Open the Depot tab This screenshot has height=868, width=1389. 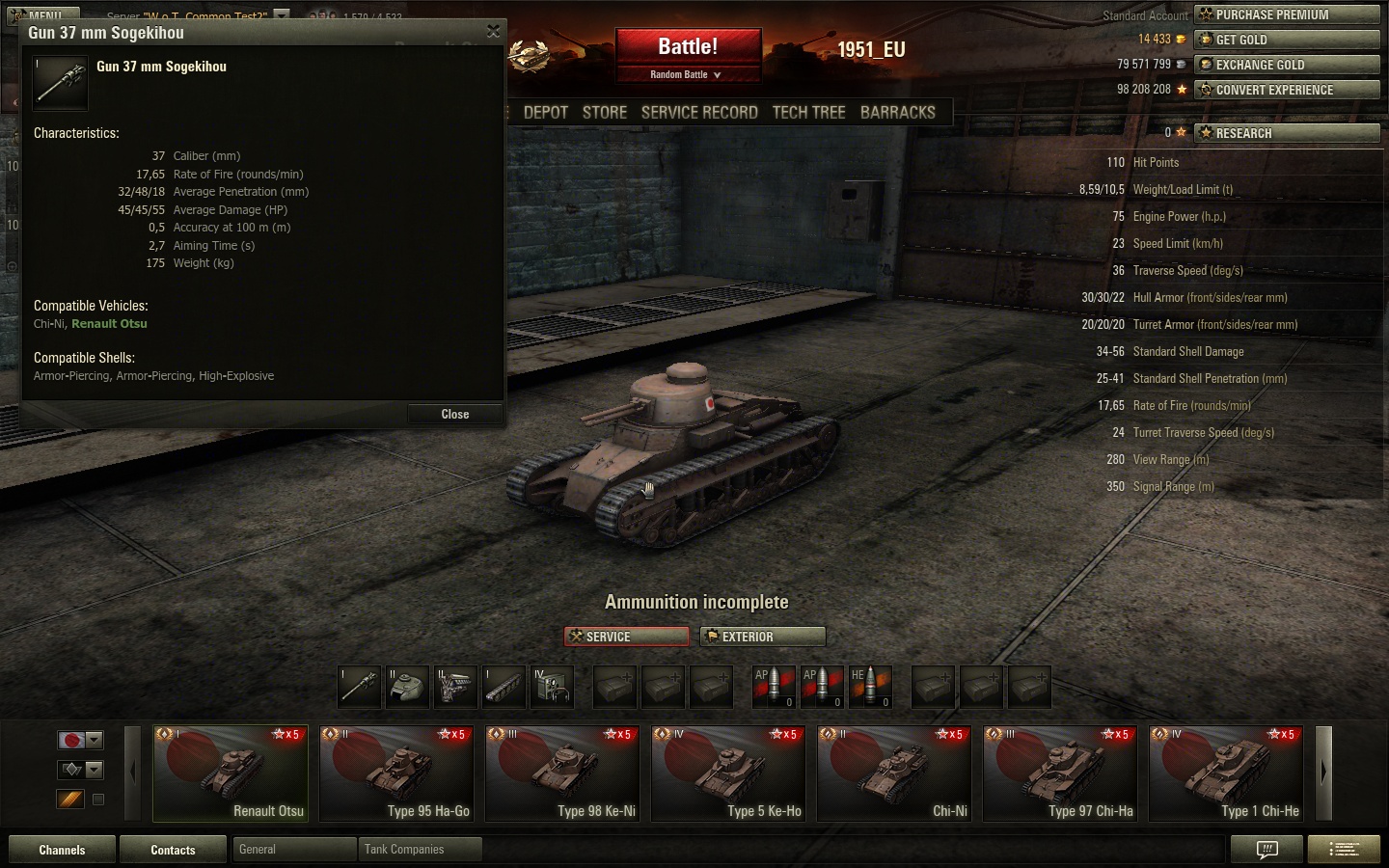[x=545, y=113]
